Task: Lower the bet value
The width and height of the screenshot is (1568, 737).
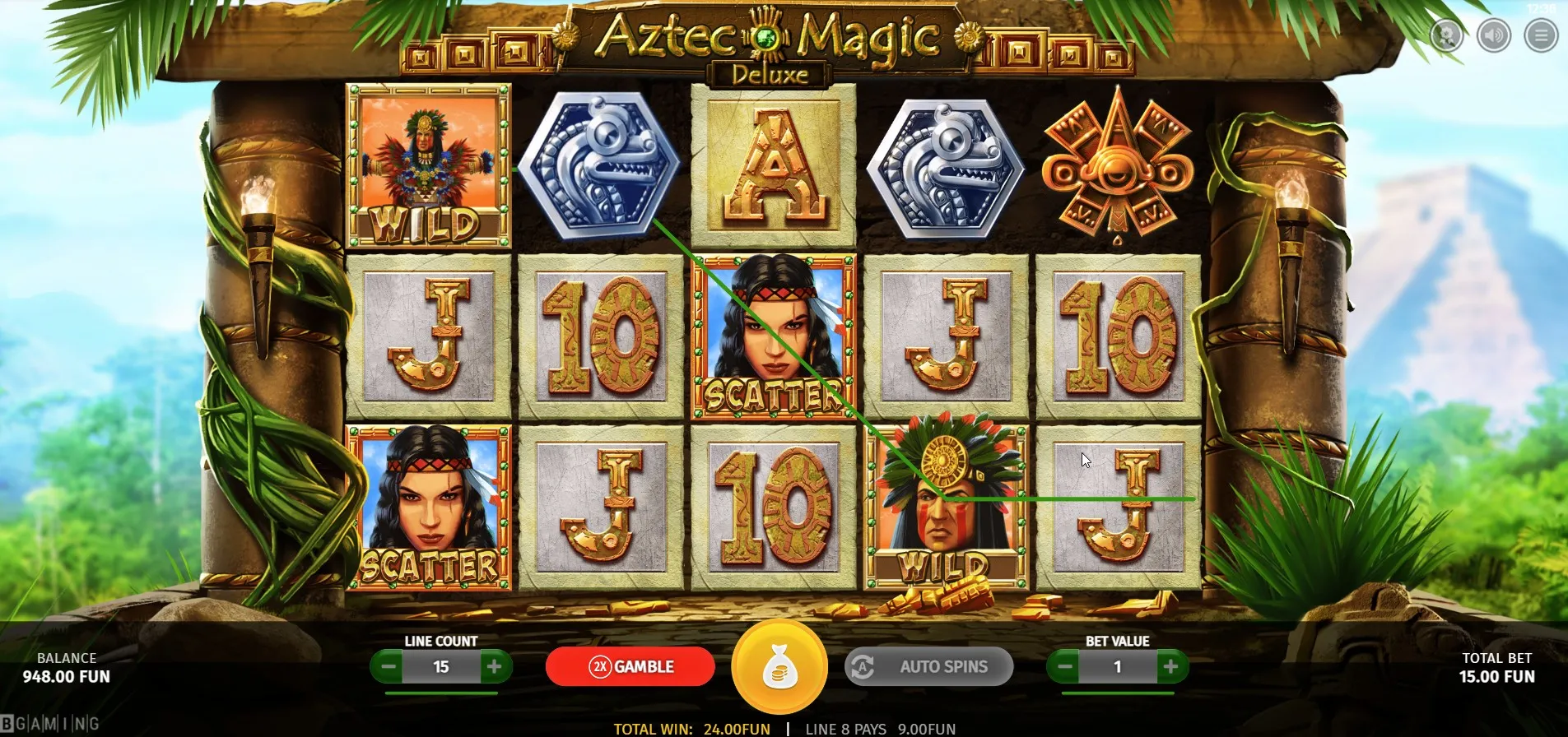Action: click(x=1064, y=666)
